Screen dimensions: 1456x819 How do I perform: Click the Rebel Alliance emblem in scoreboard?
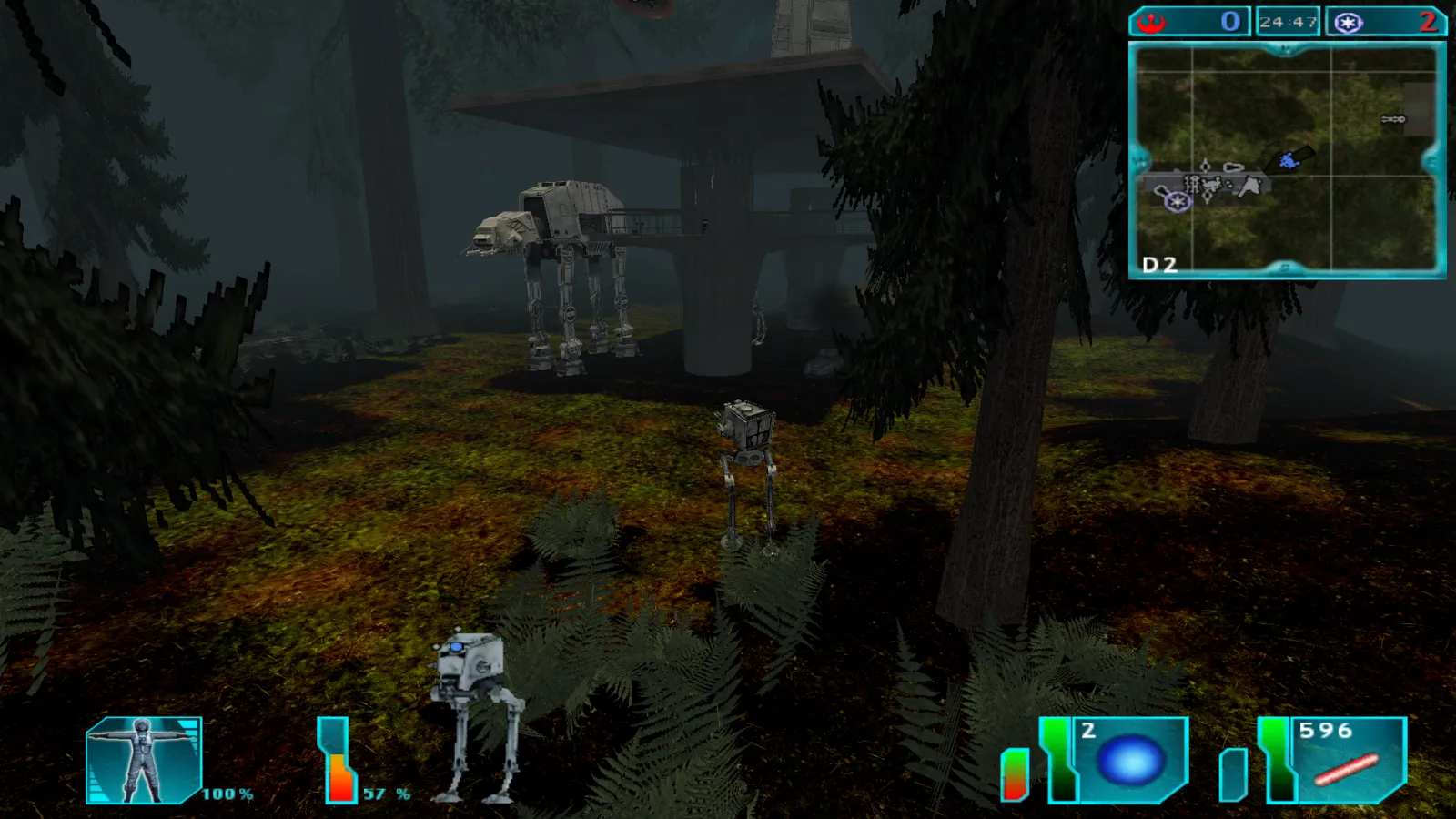(1152, 22)
